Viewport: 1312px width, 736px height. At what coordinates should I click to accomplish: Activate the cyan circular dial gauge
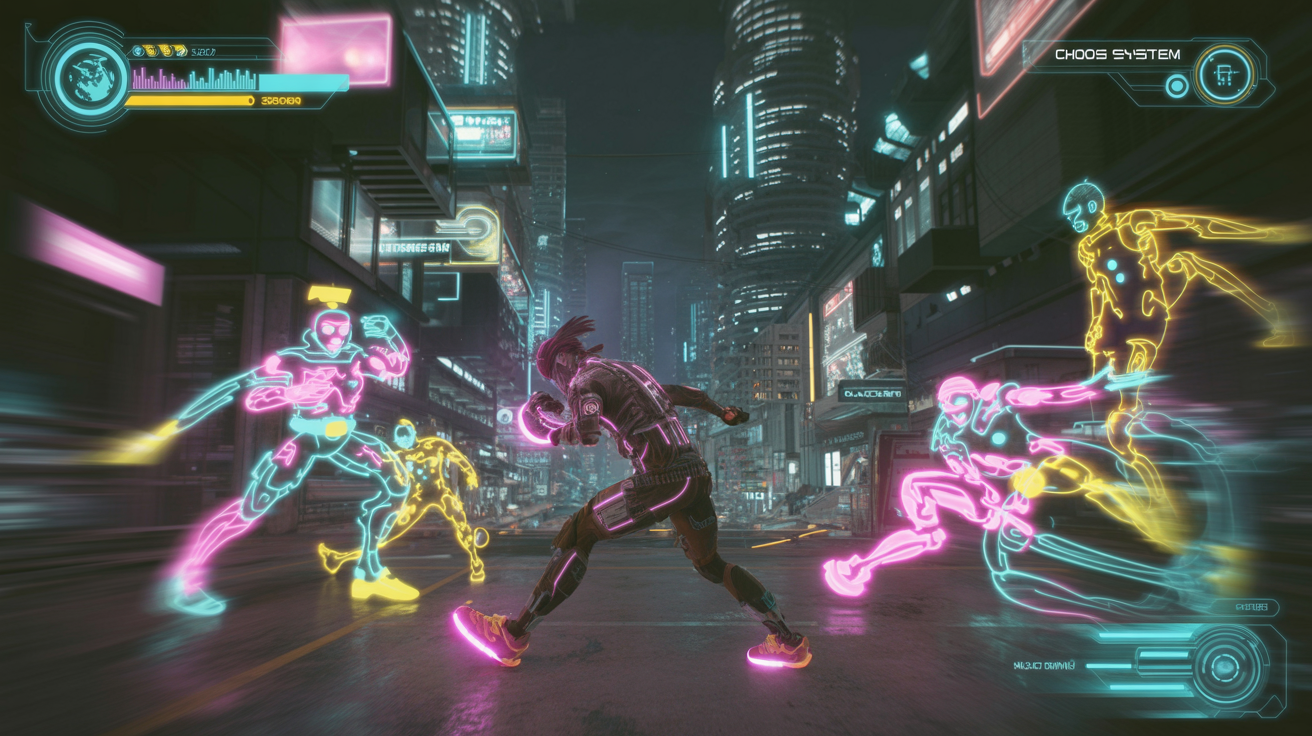pyautogui.click(x=1223, y=666)
